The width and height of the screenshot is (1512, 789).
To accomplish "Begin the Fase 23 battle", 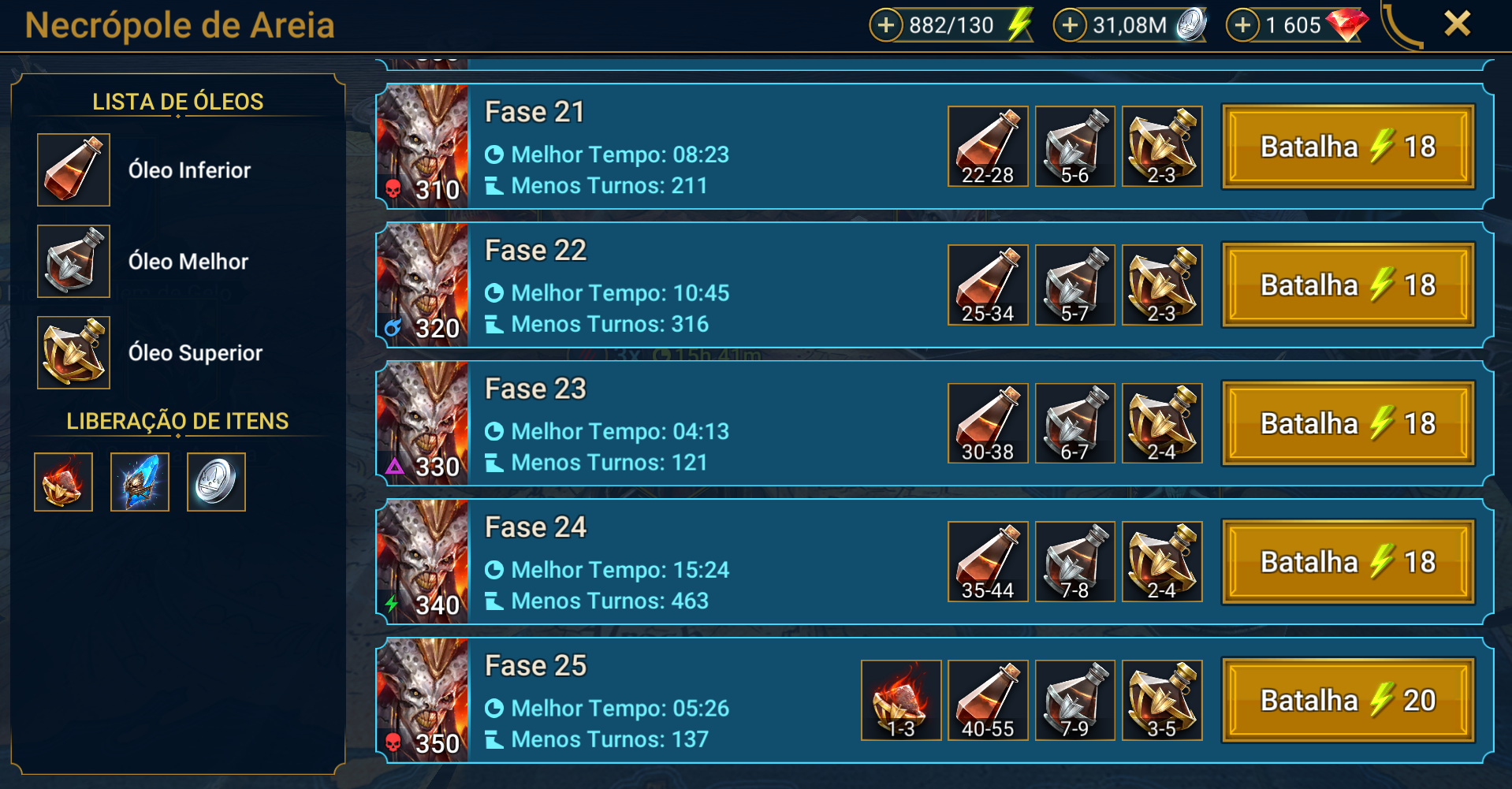I will point(1347,423).
